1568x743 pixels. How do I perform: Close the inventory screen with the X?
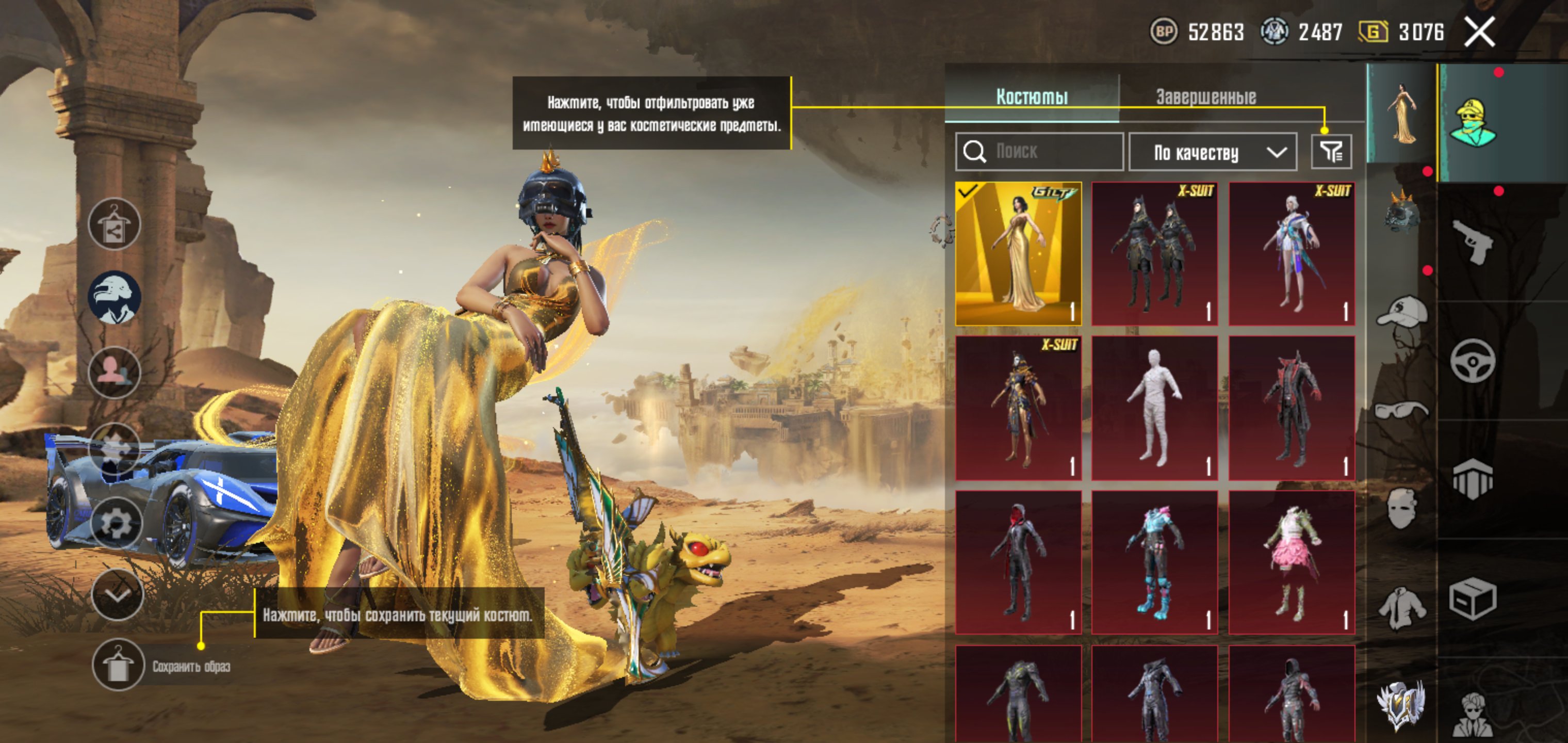point(1479,31)
